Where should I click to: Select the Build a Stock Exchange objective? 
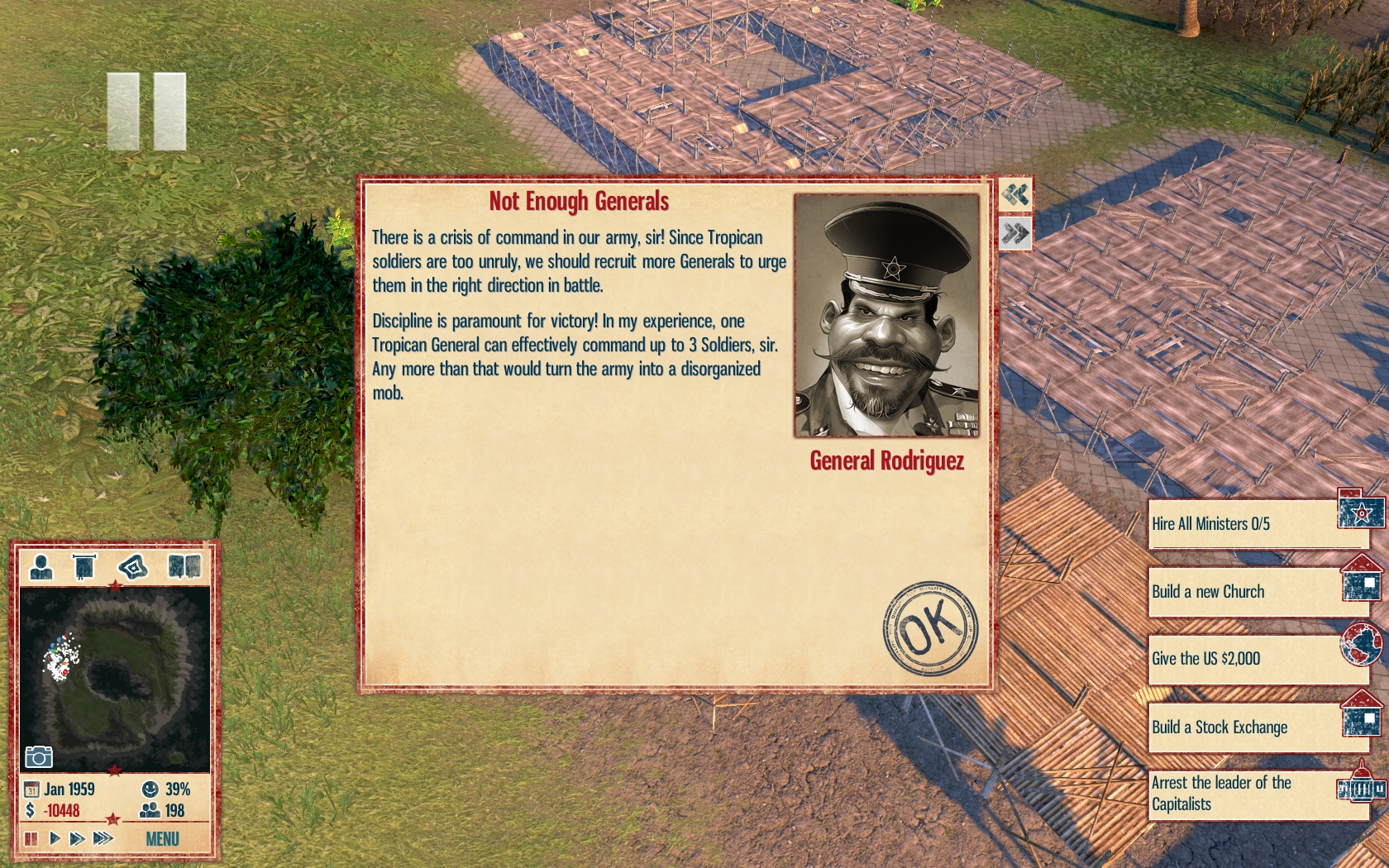1257,727
